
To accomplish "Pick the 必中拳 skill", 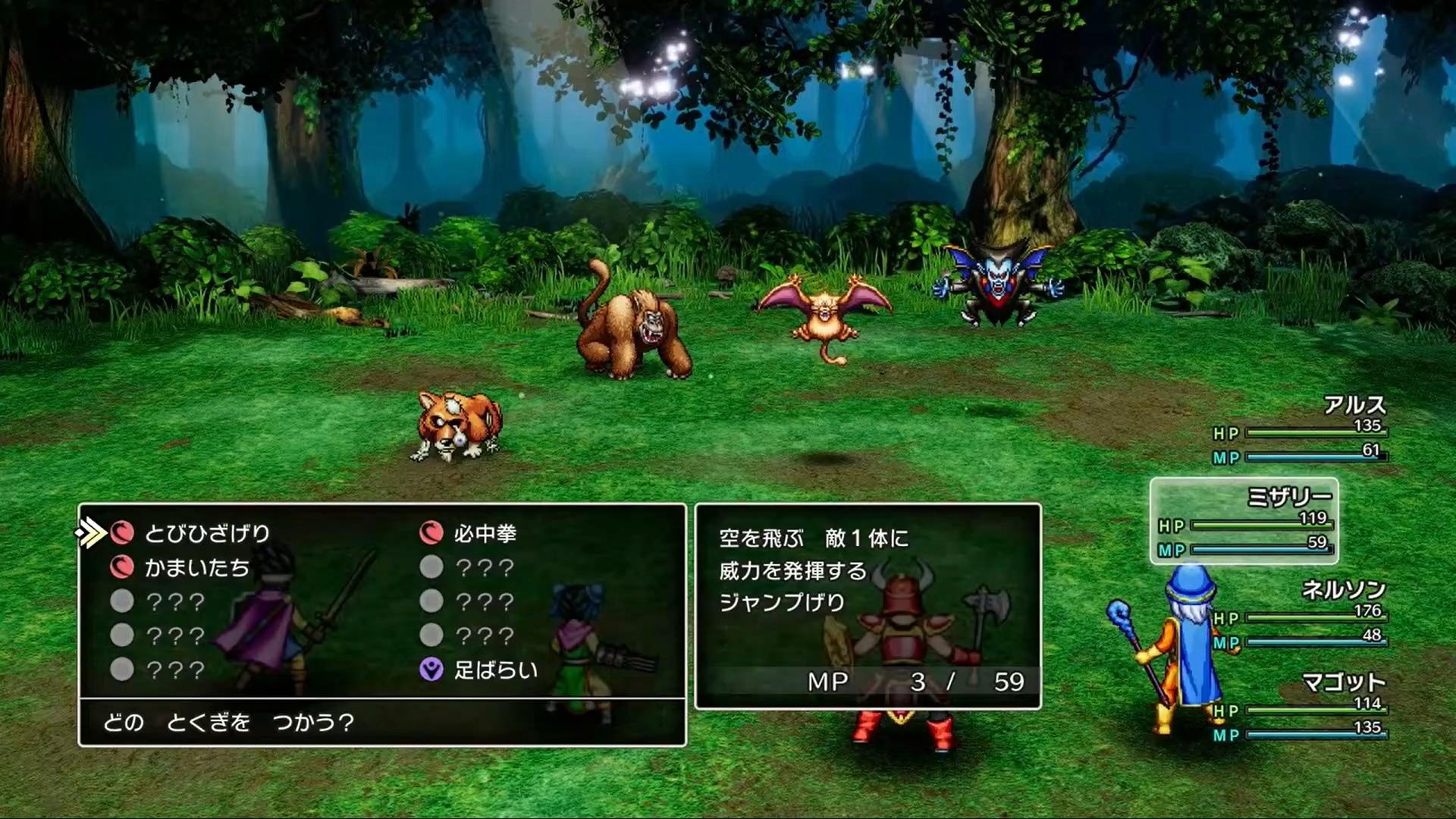I will [x=485, y=534].
